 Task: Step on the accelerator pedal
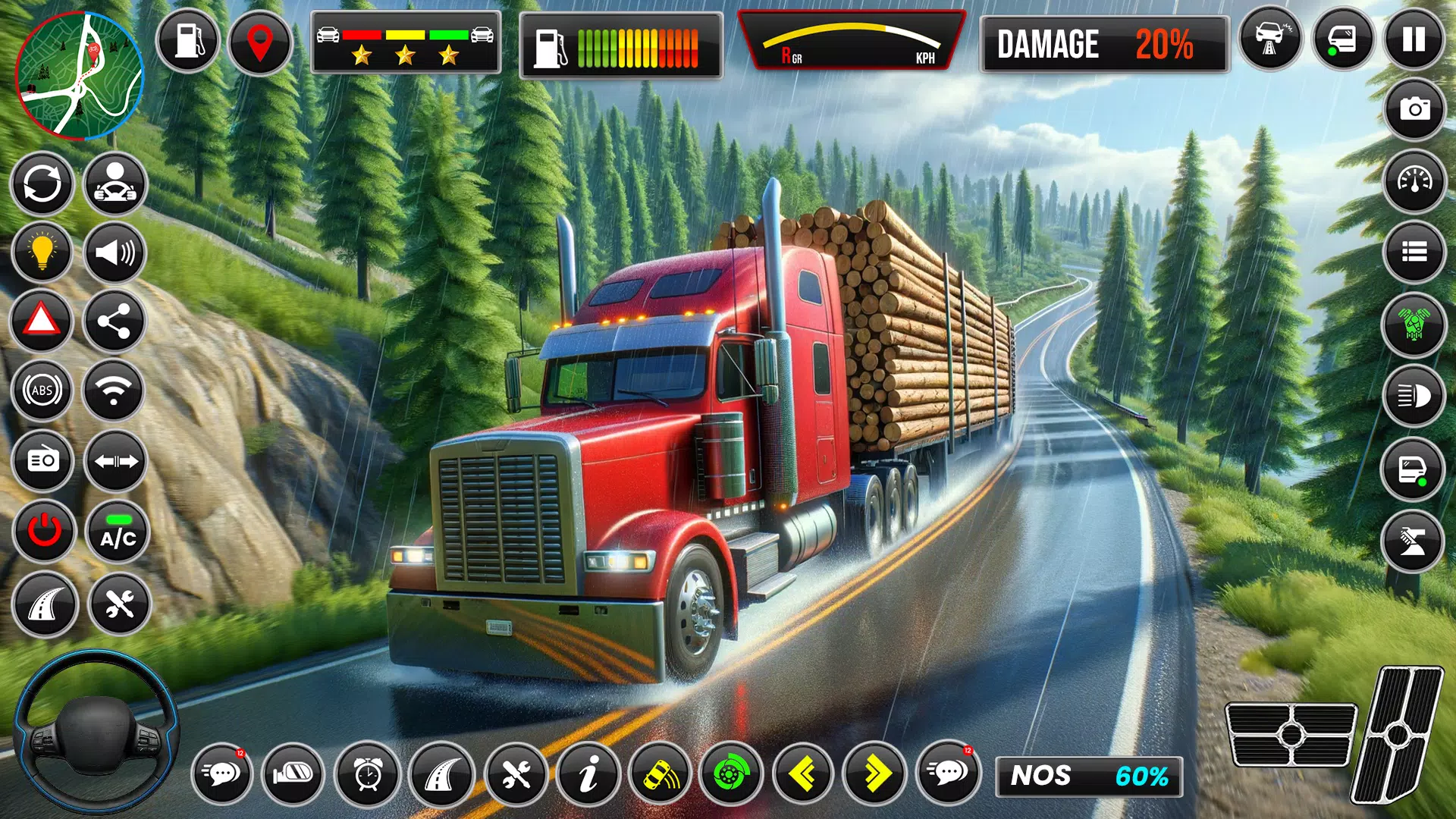[x=1399, y=734]
